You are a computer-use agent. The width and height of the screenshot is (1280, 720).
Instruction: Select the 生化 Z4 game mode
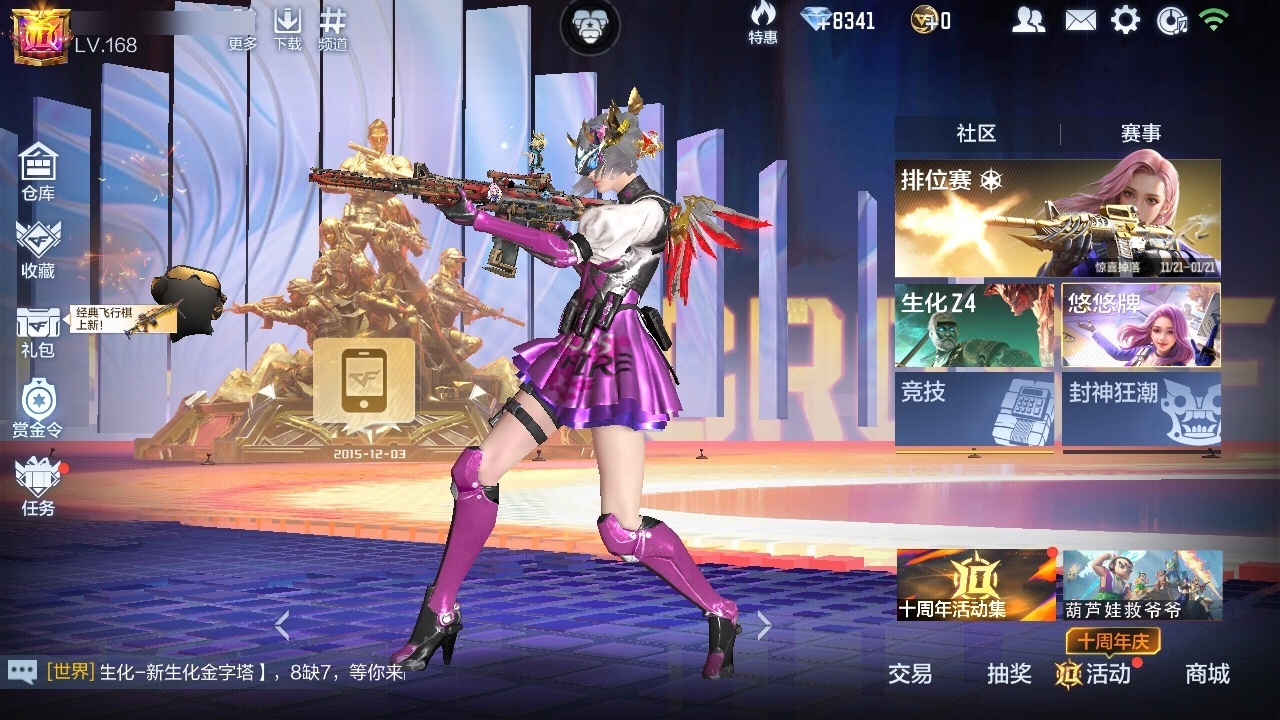[974, 326]
